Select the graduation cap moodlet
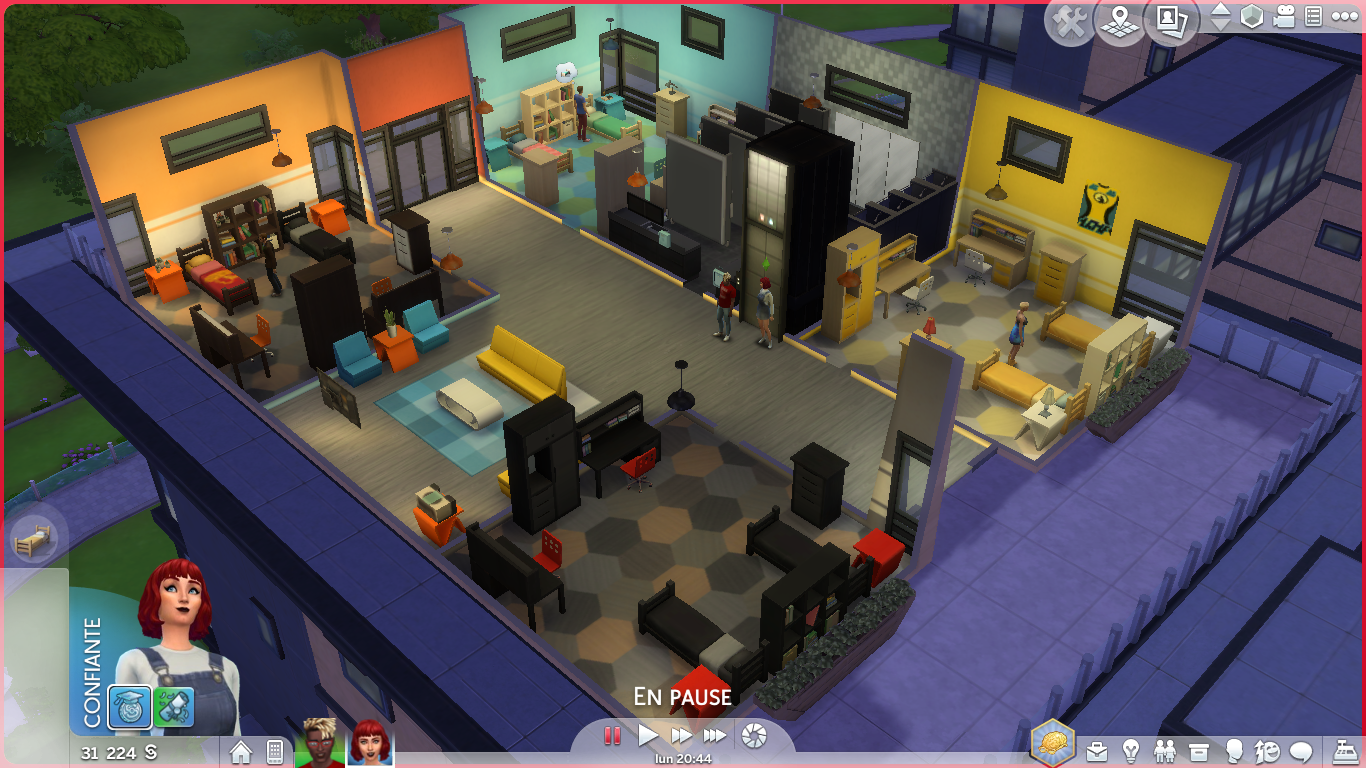This screenshot has width=1366, height=768. (131, 706)
